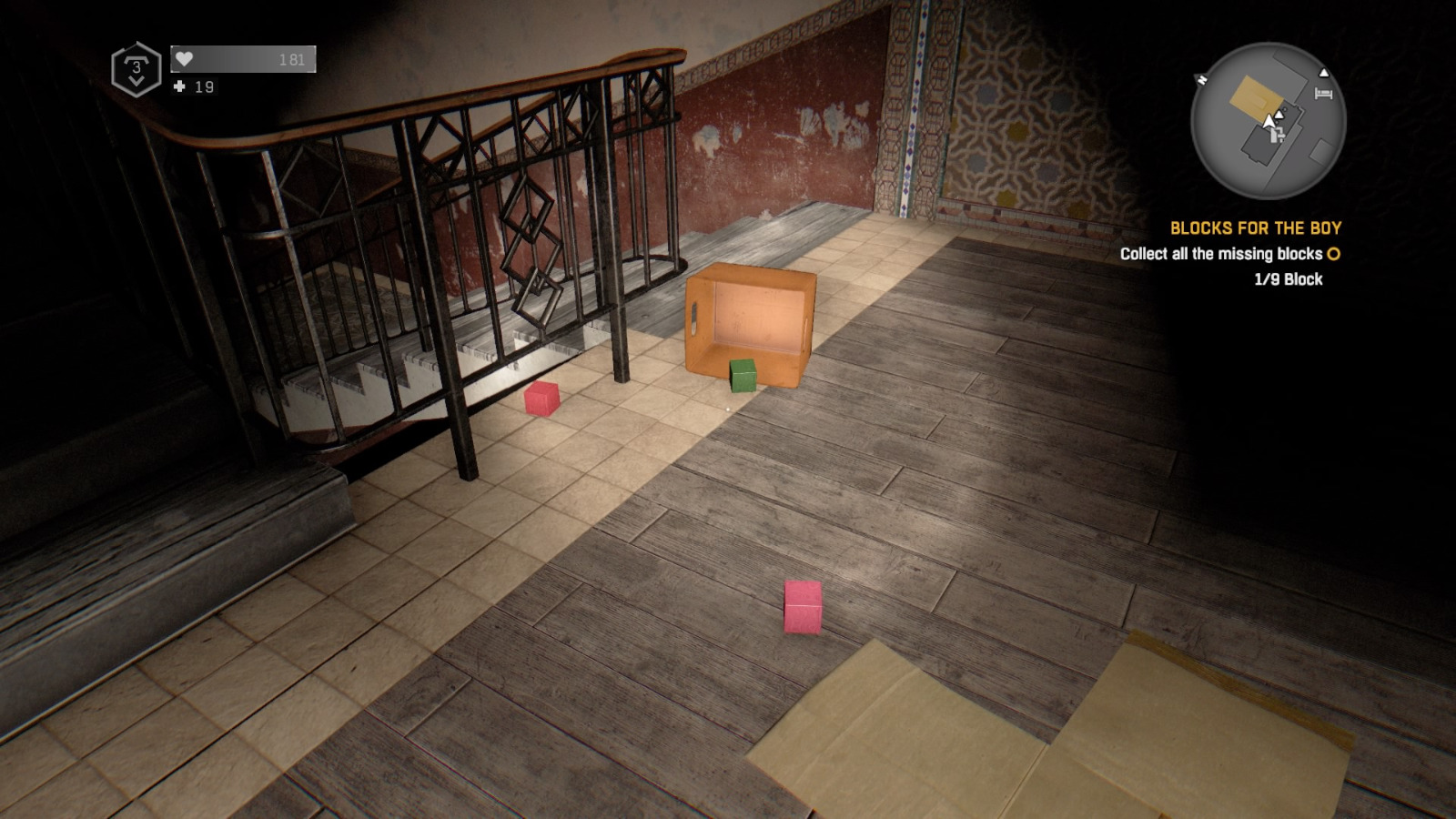Click the circle icon beside the objective text
Viewport: 1456px width, 819px height.
(x=1331, y=255)
